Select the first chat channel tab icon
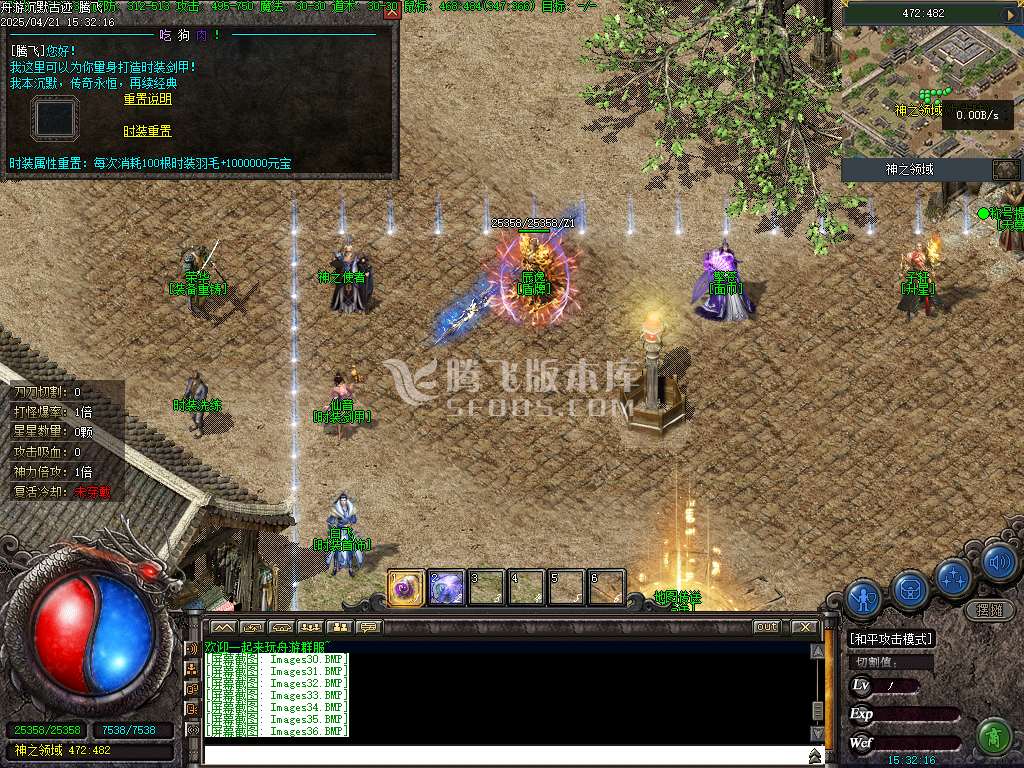 222,627
